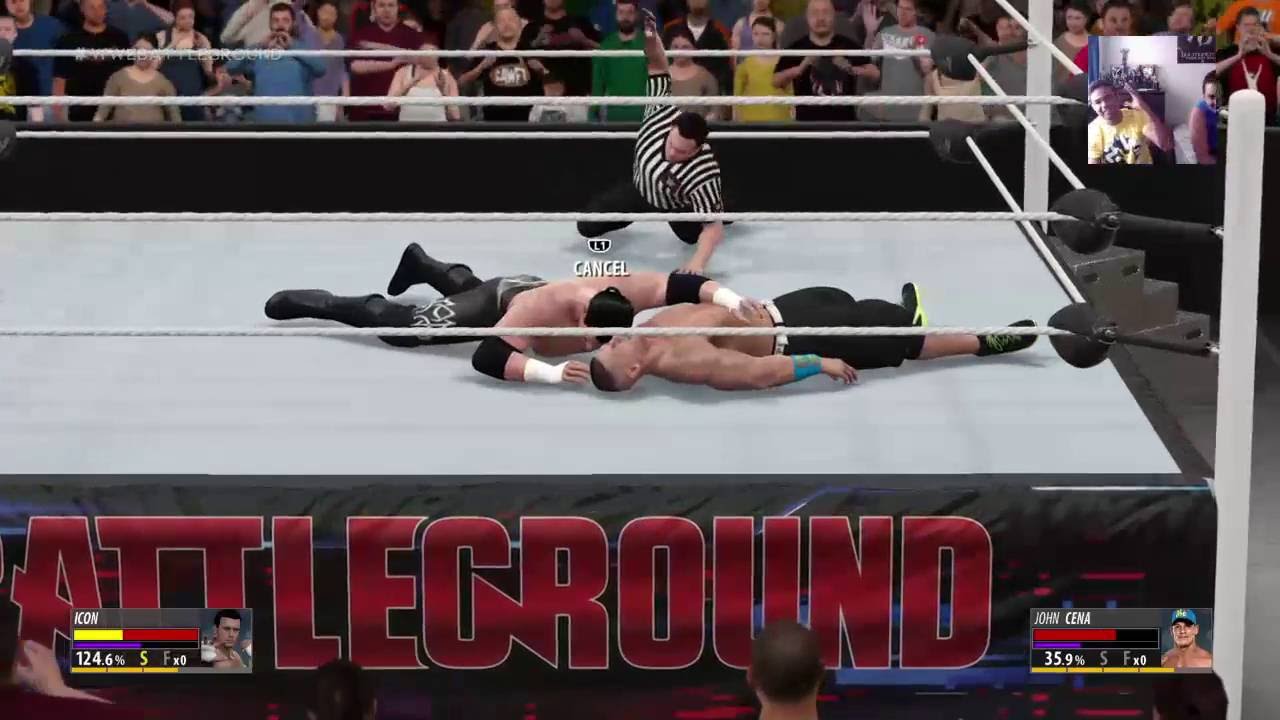The image size is (1280, 720).
Task: Toggle ICON's purple momentum bar
Action: [x=107, y=645]
